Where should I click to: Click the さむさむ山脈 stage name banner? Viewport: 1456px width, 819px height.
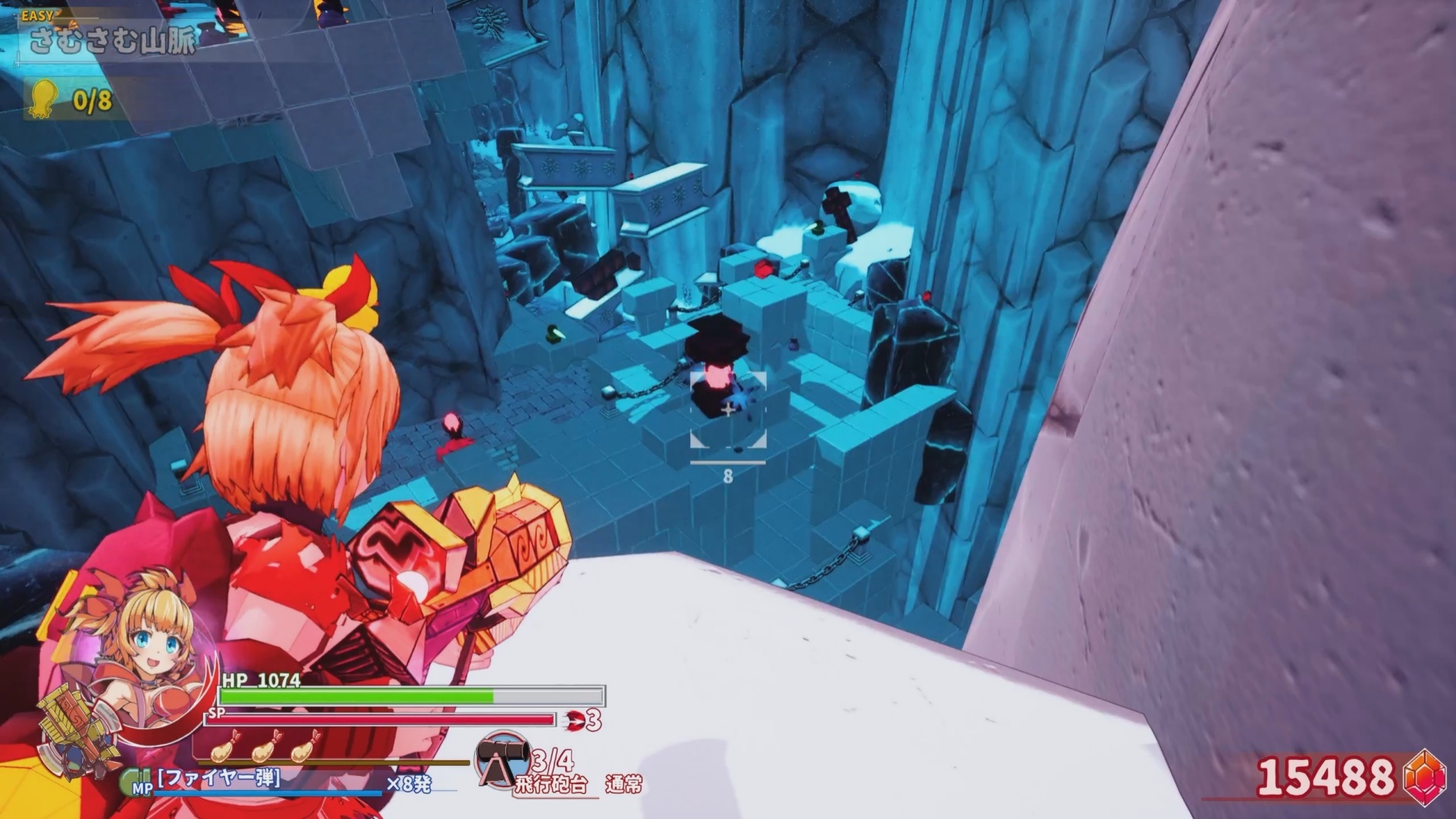click(x=112, y=40)
